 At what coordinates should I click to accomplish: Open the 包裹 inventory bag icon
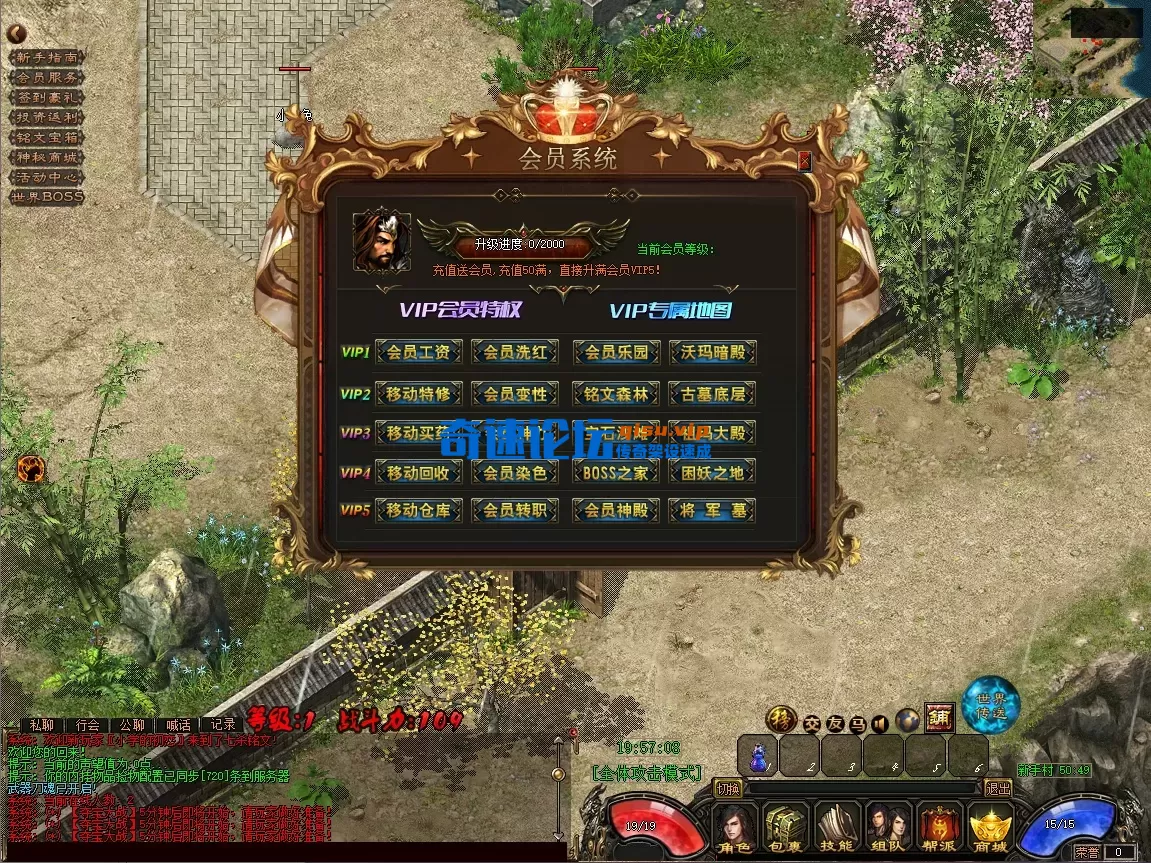point(786,828)
